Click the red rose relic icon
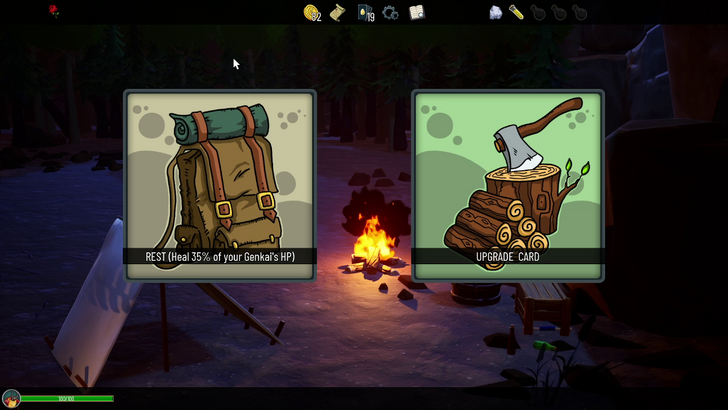 [x=54, y=11]
